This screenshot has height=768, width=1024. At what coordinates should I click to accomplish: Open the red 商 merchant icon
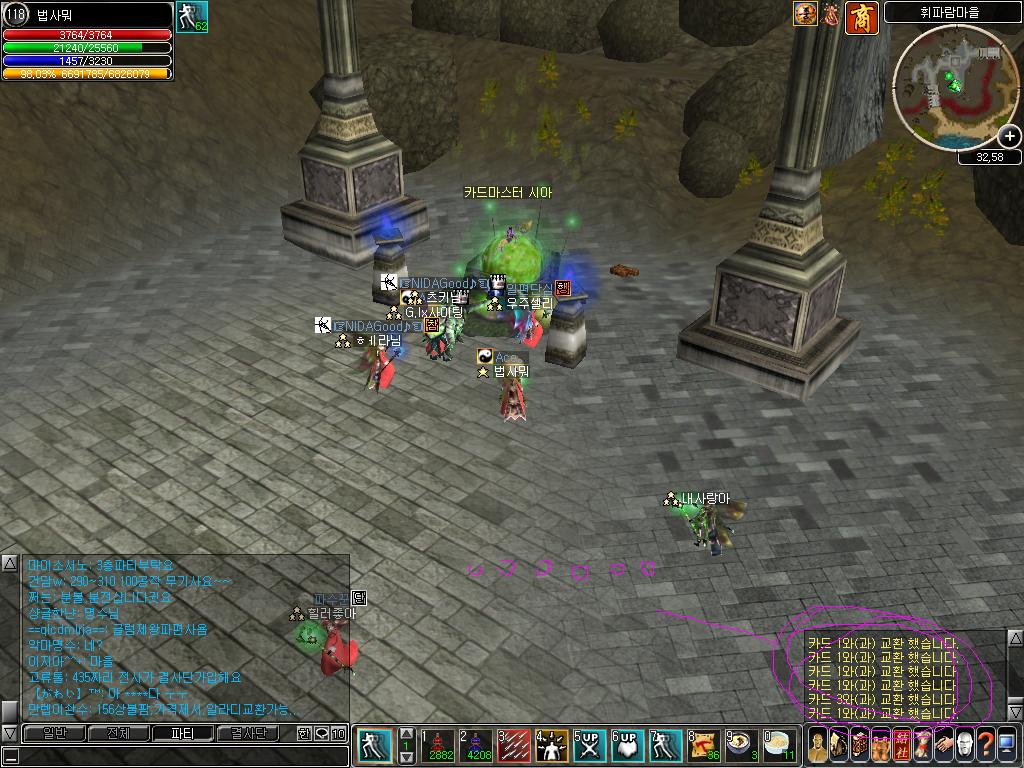pyautogui.click(x=862, y=17)
